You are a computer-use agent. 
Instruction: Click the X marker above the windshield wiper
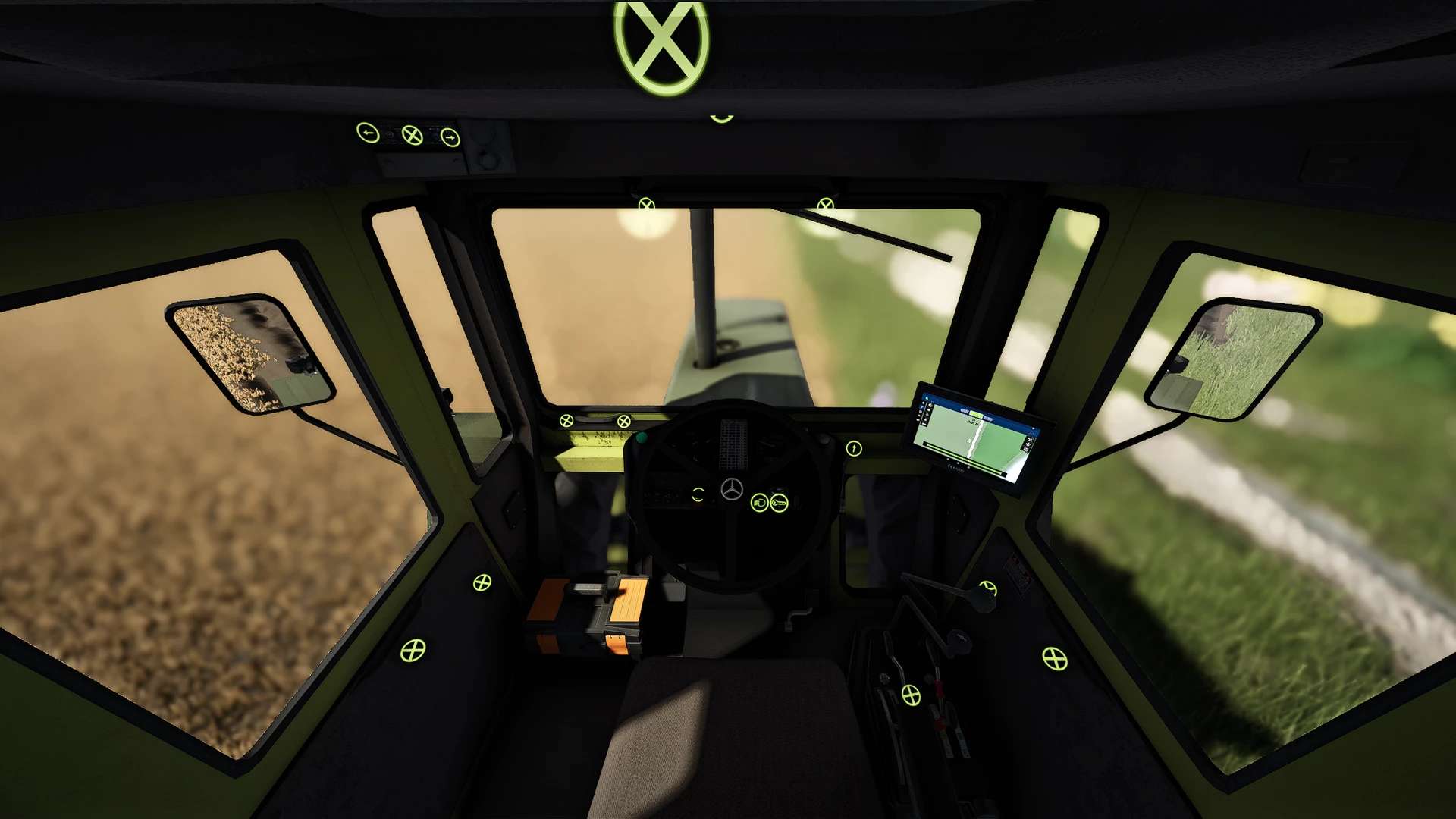[825, 205]
